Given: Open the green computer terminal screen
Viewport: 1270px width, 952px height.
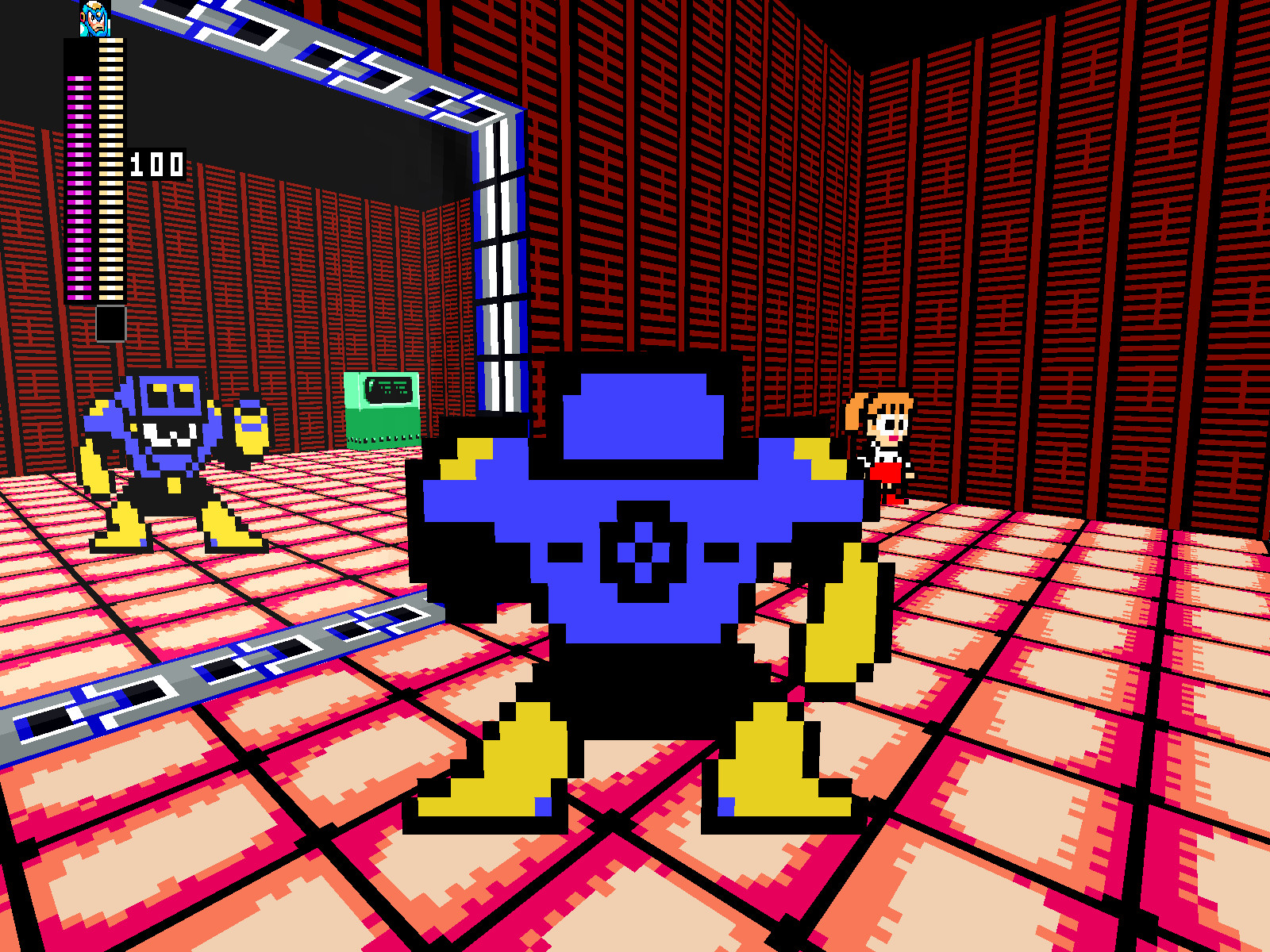Looking at the screenshot, I should point(387,389).
